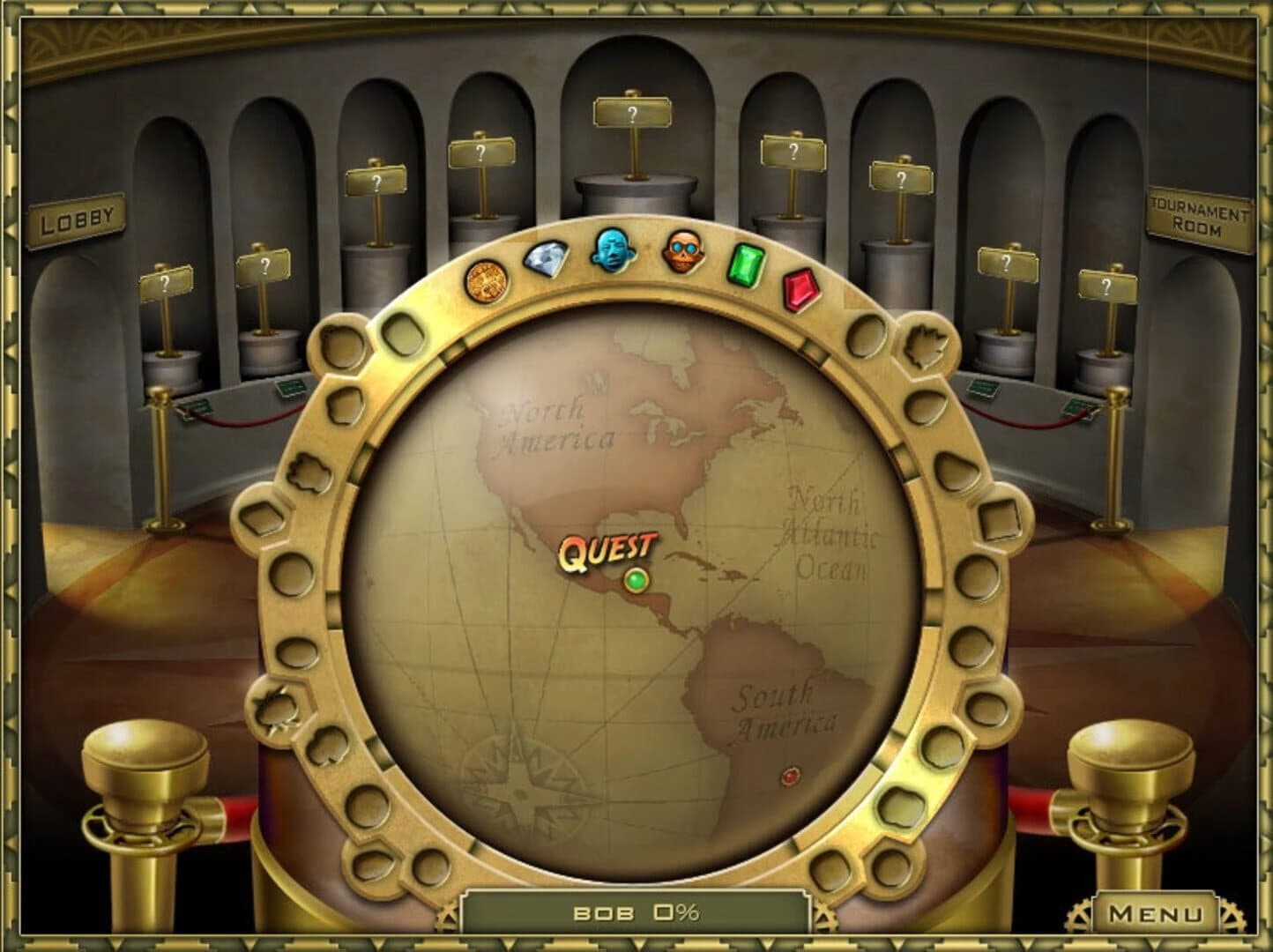
Task: Select the diamond token icon
Action: [x=546, y=261]
